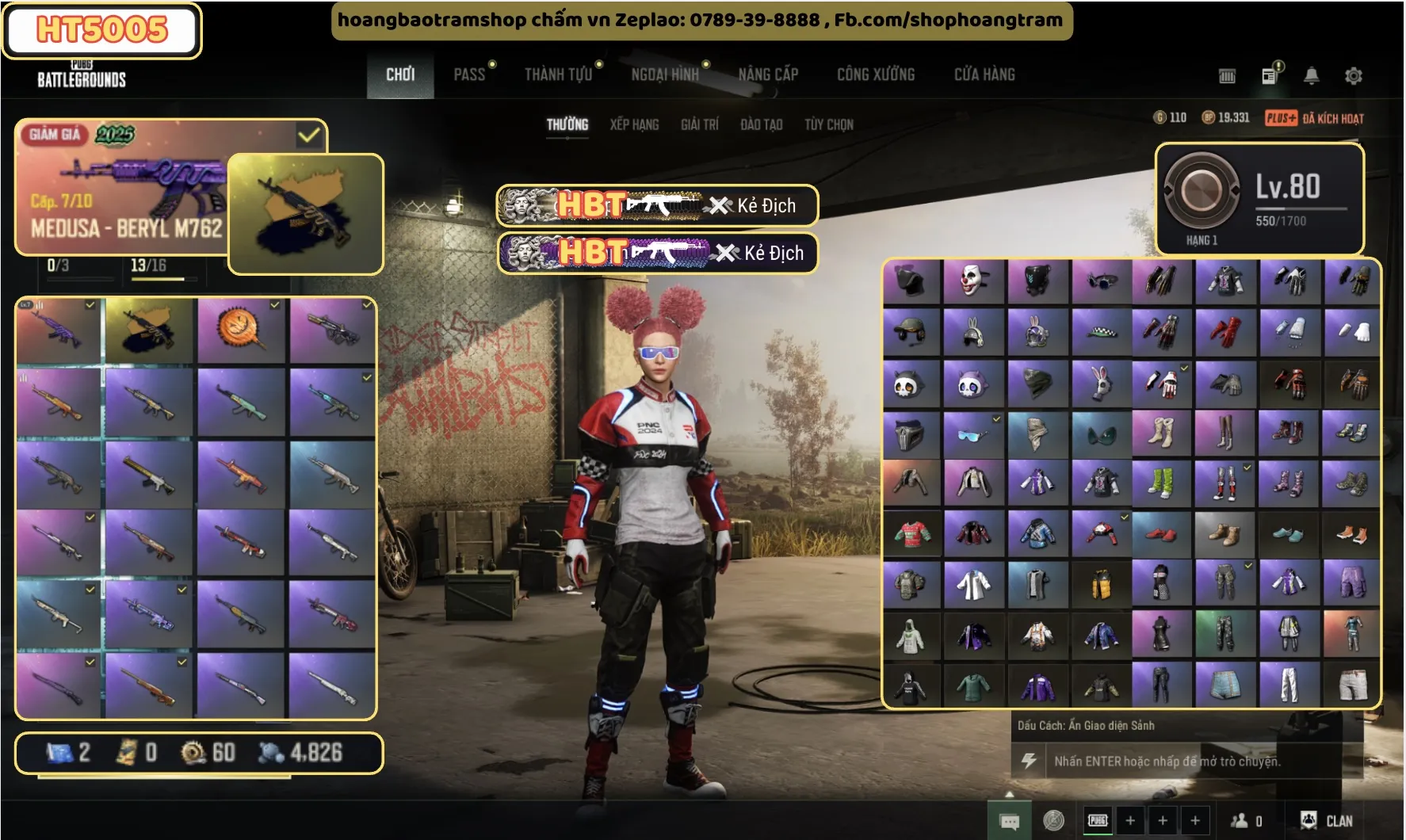The width and height of the screenshot is (1406, 840).
Task: Open the NÂNG CẤP upgrade tab
Action: pos(768,75)
